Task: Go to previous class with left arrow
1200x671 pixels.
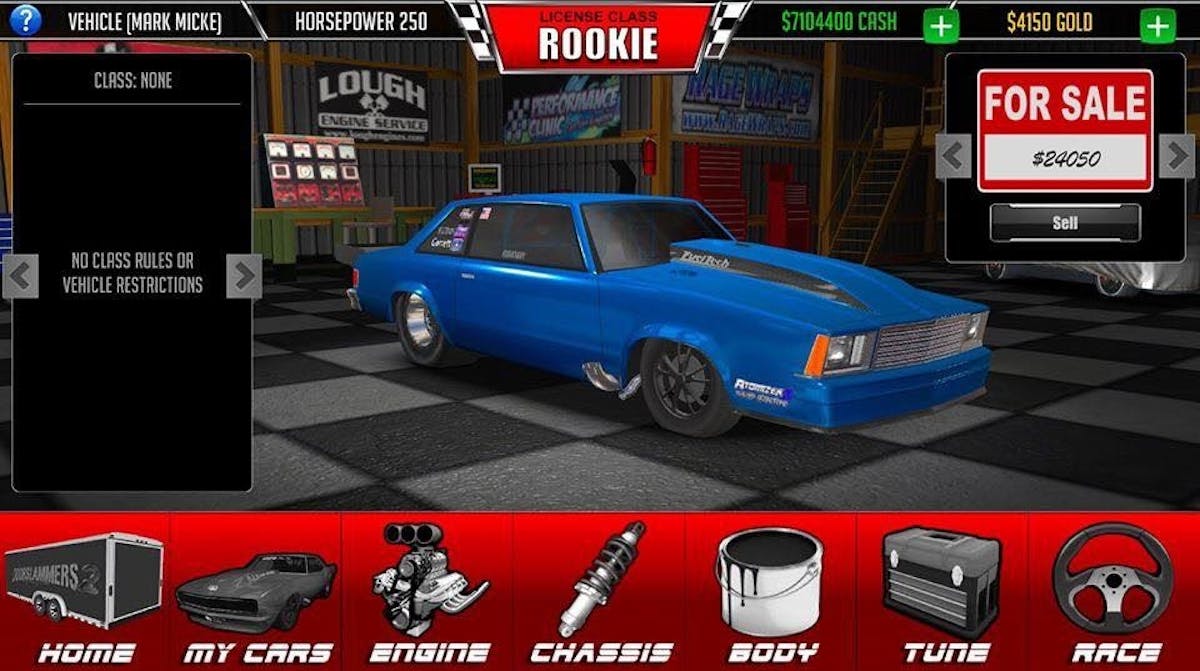Action: tap(21, 275)
